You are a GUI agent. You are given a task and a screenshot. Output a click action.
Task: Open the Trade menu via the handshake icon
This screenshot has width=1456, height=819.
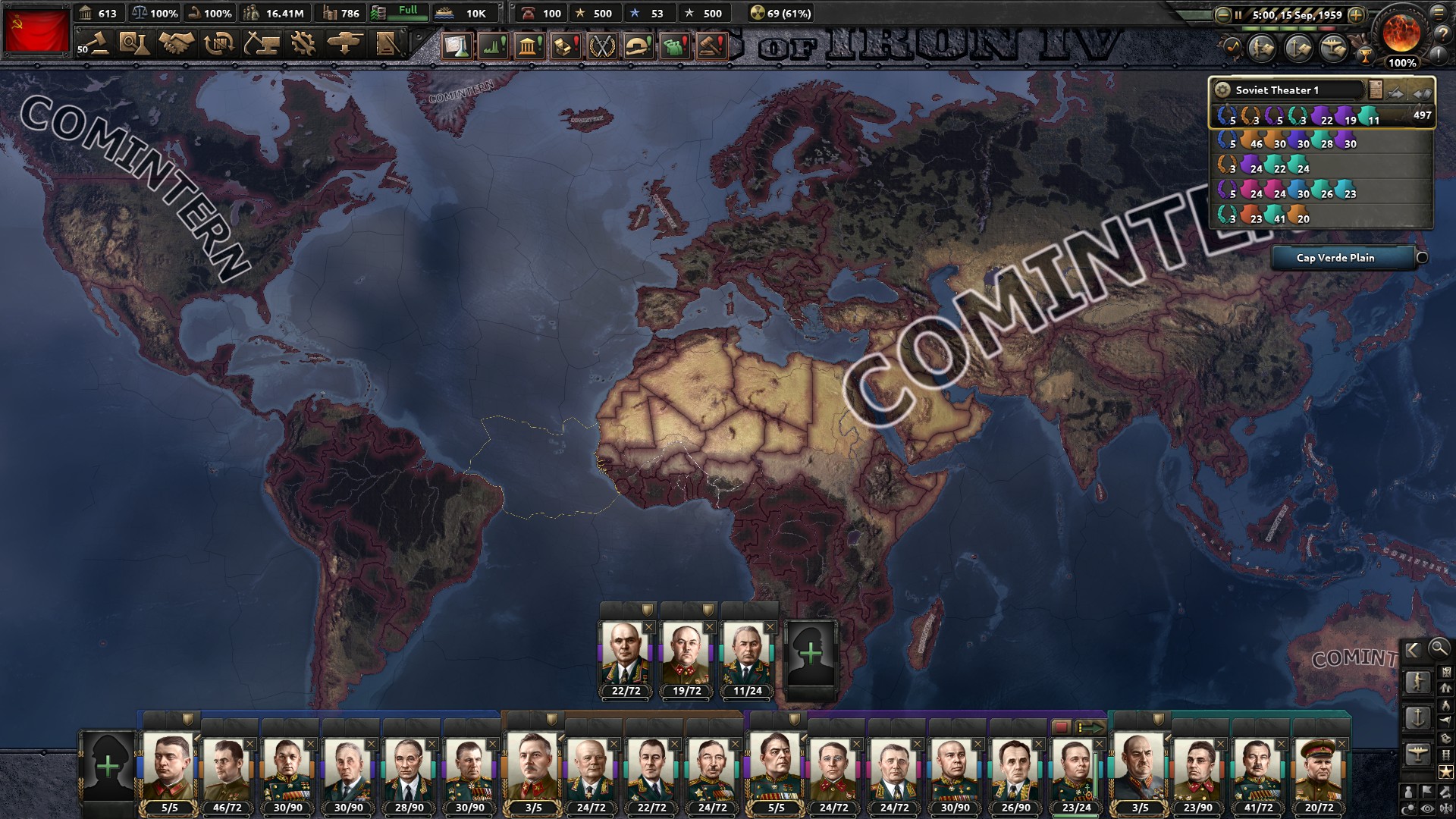pyautogui.click(x=176, y=44)
